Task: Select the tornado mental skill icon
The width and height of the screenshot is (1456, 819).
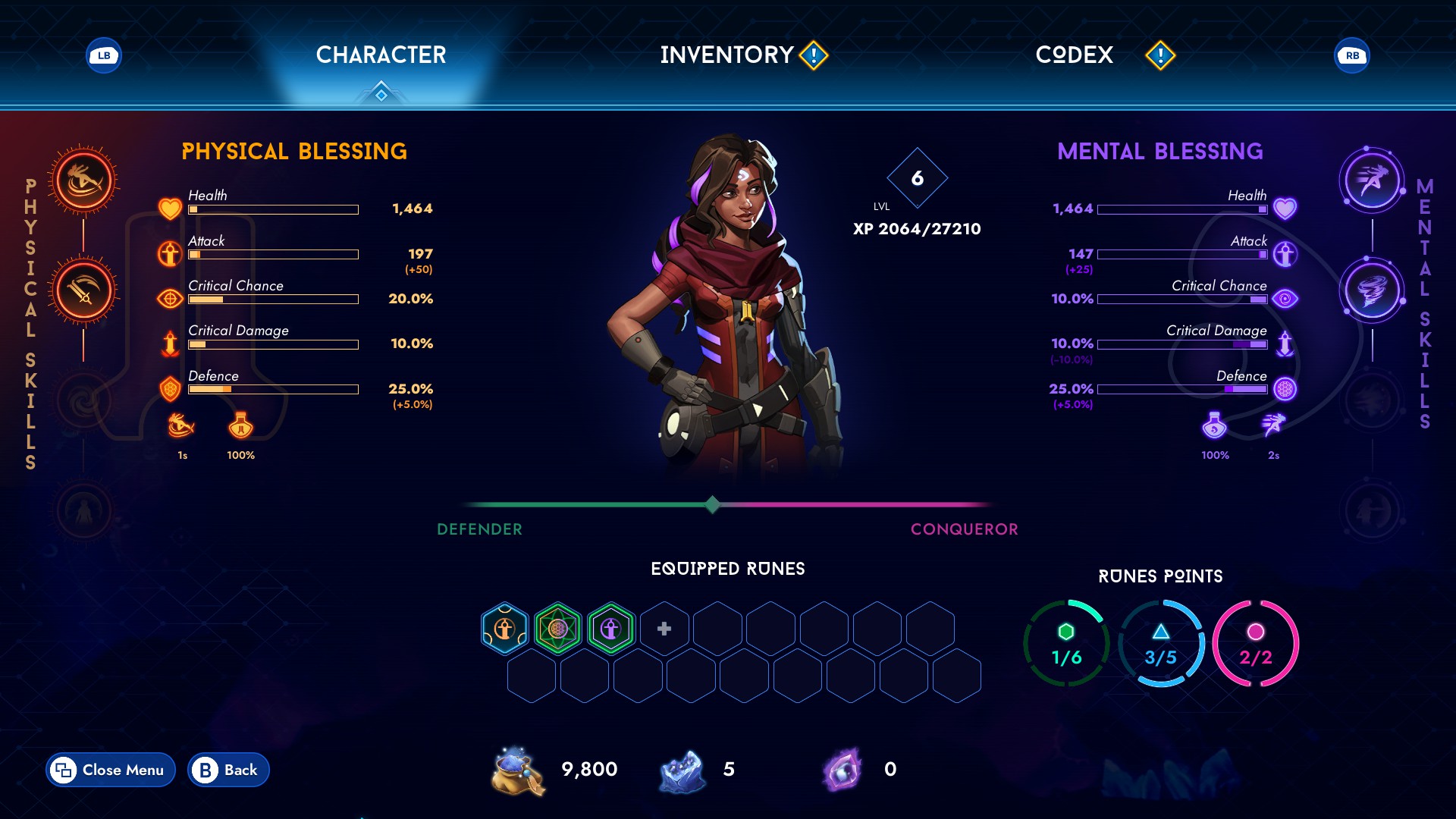Action: pos(1372,291)
